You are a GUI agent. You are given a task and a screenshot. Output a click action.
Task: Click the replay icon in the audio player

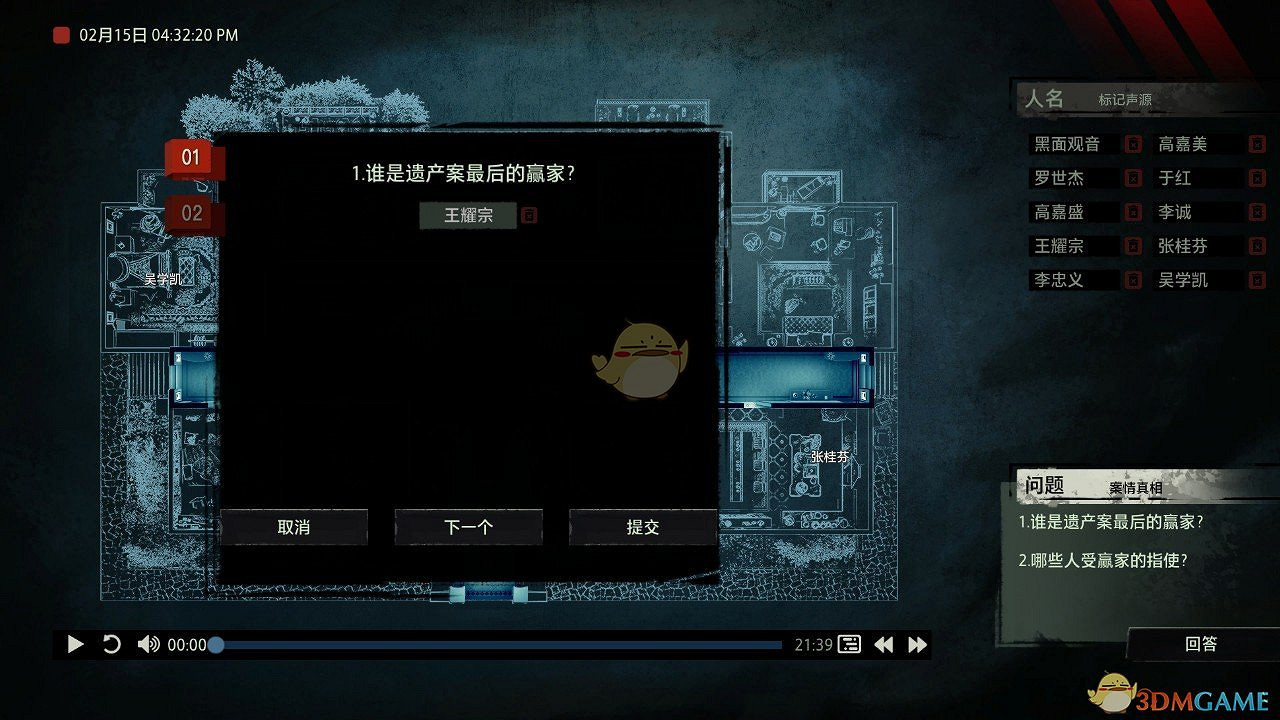pos(111,644)
